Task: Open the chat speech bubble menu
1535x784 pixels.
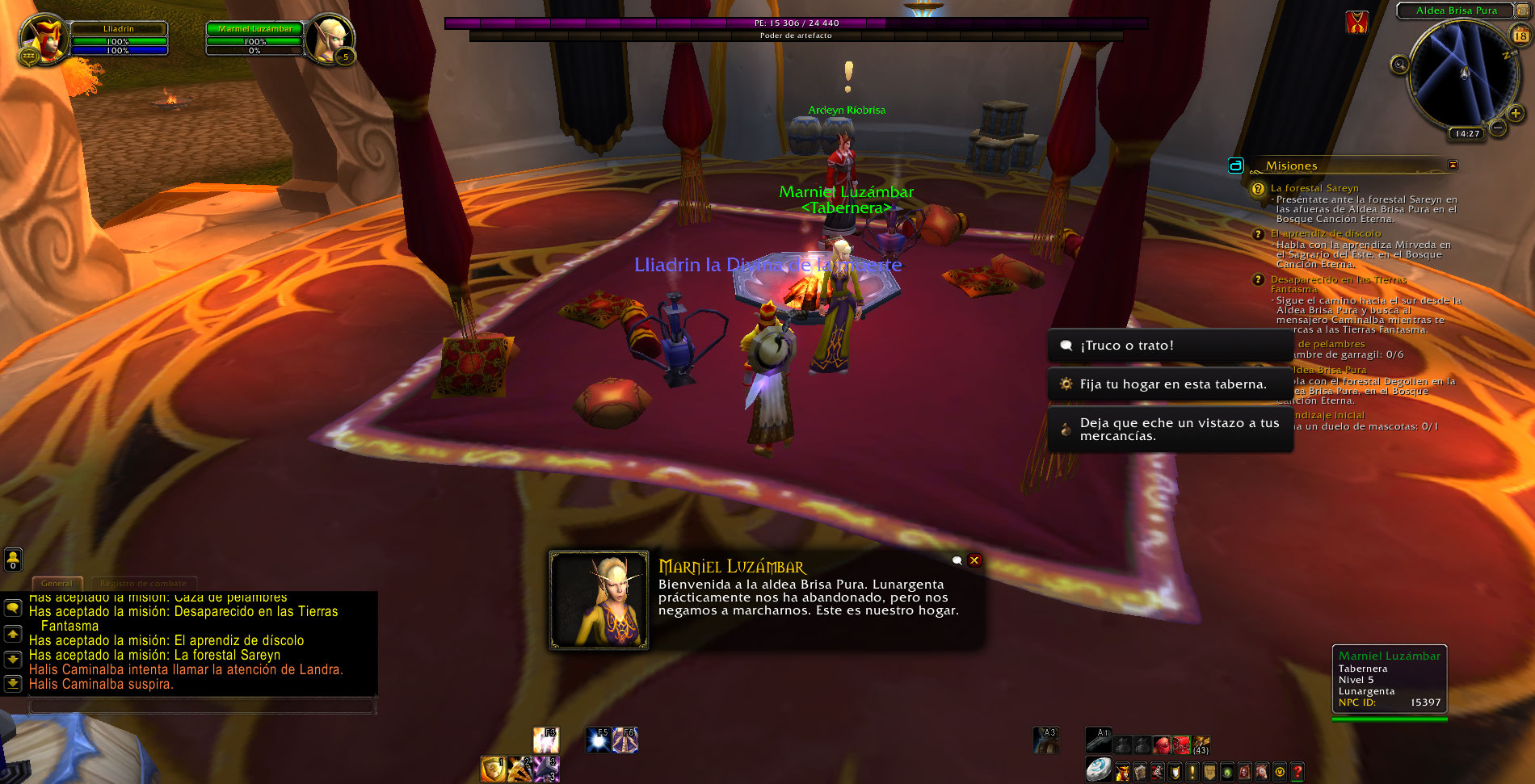Action: [x=13, y=607]
